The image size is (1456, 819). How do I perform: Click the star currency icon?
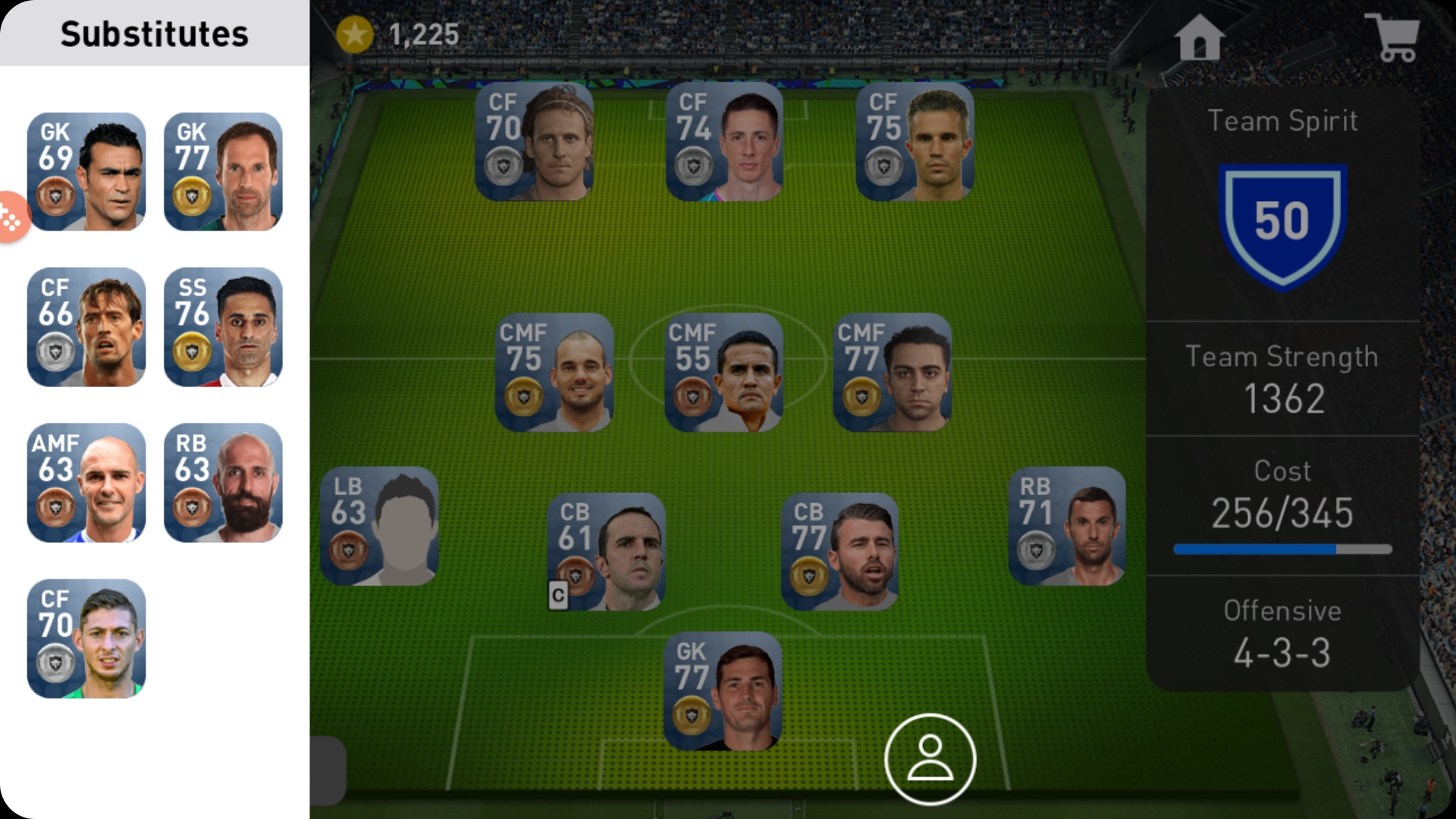pyautogui.click(x=356, y=32)
